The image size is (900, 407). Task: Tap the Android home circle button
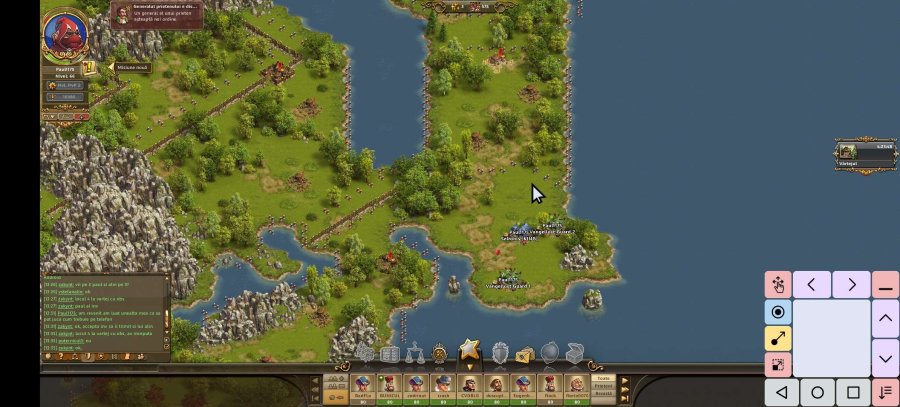pos(817,392)
